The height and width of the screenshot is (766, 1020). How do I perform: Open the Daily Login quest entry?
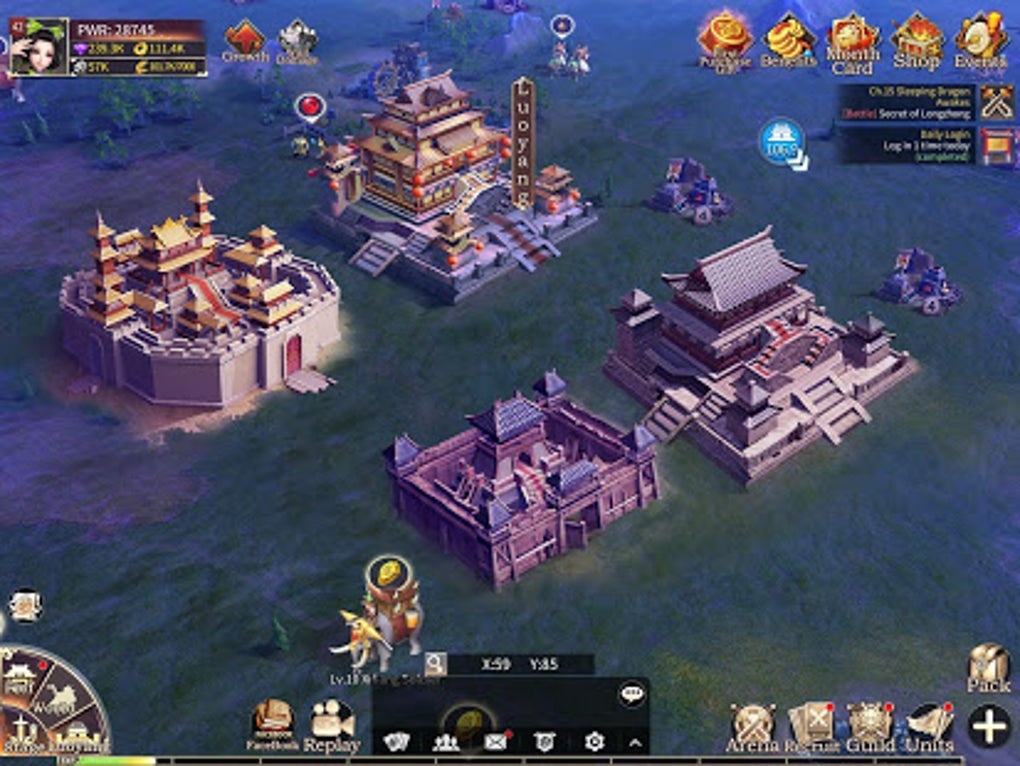tap(910, 146)
